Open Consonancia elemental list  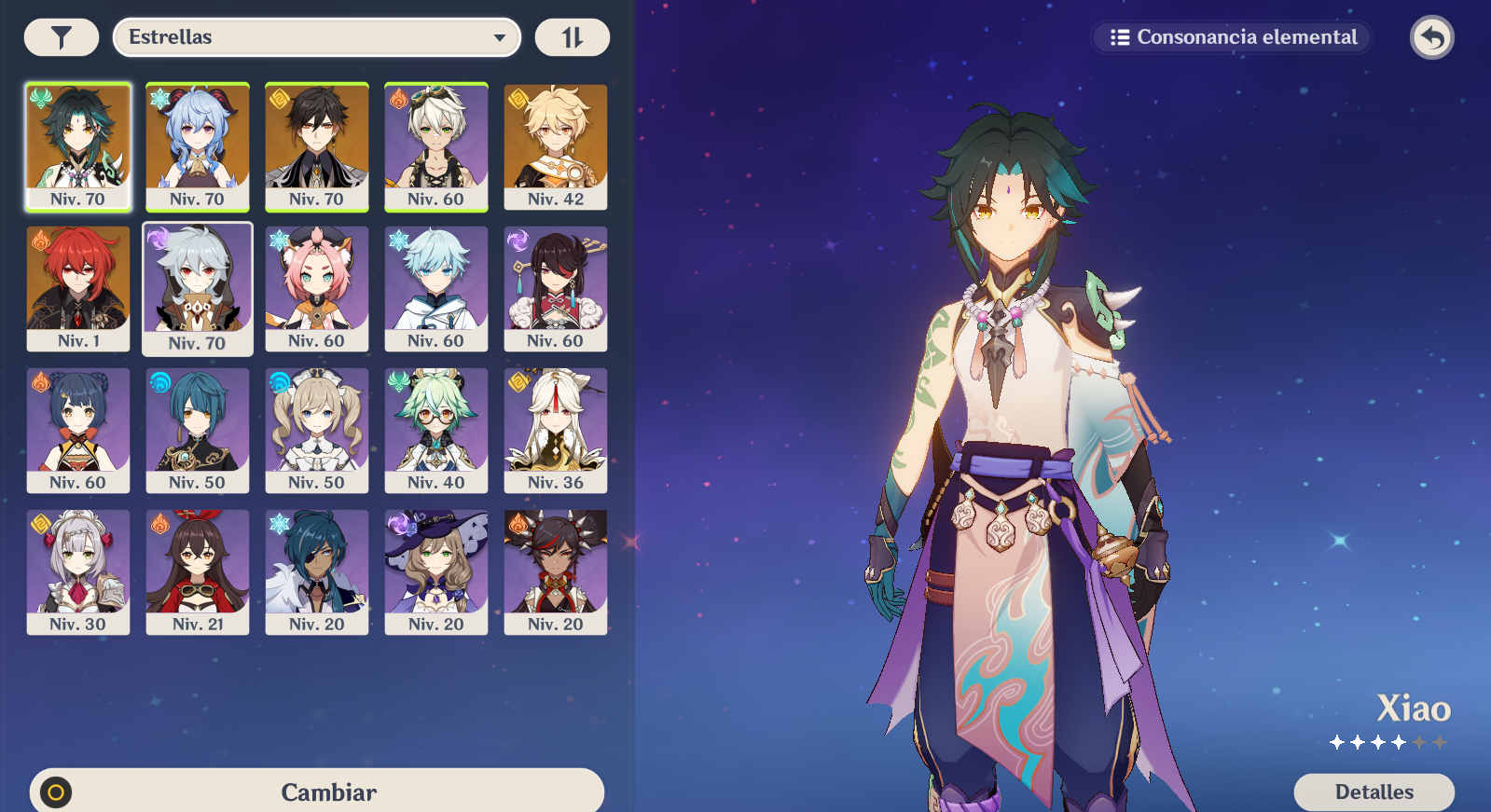[x=1233, y=37]
